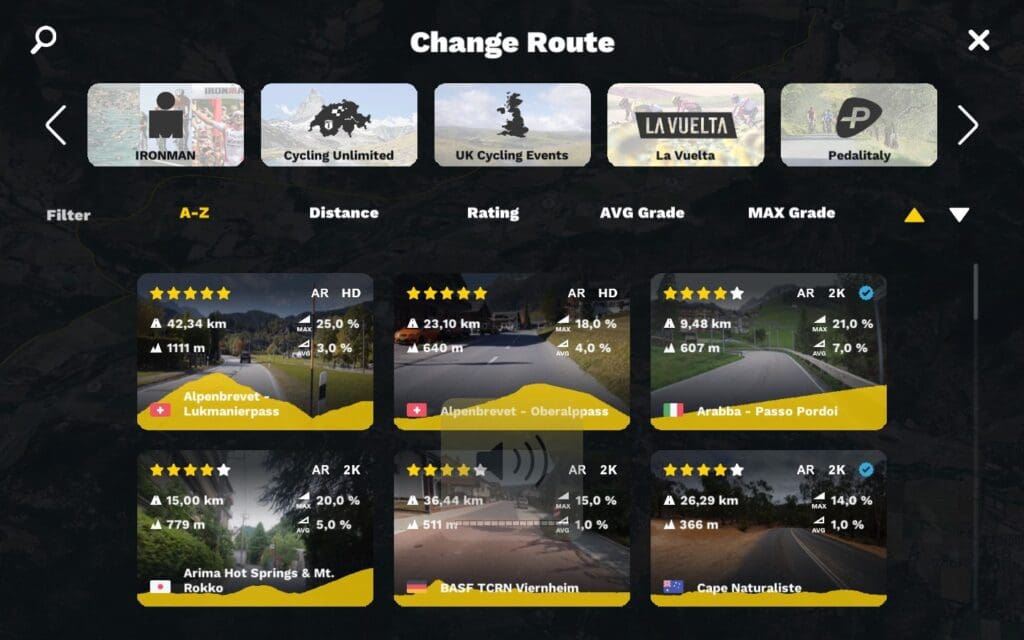
Task: Close the Change Route screen
Action: pyautogui.click(x=978, y=40)
